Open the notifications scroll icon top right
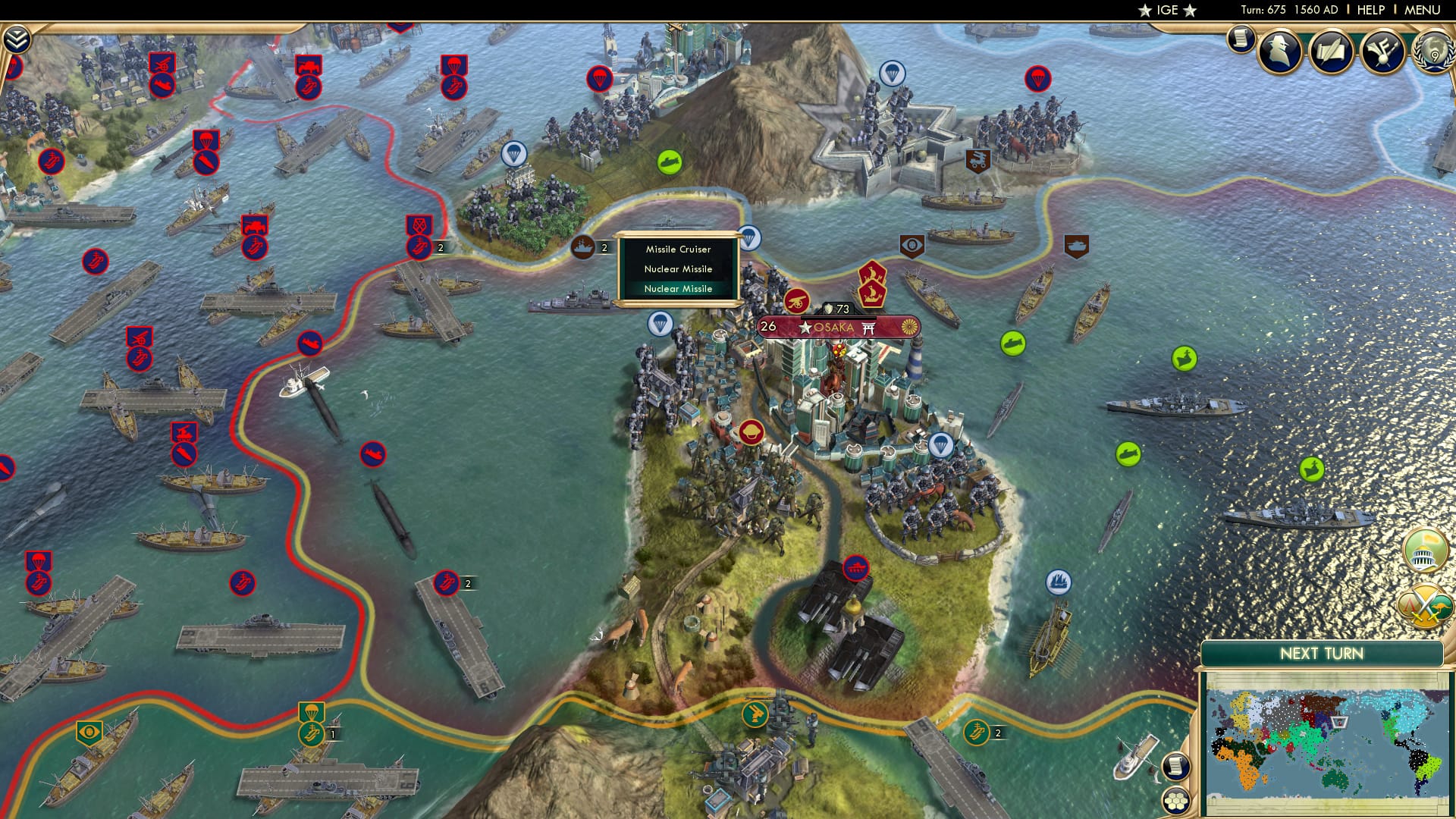The height and width of the screenshot is (819, 1456). click(x=1242, y=42)
